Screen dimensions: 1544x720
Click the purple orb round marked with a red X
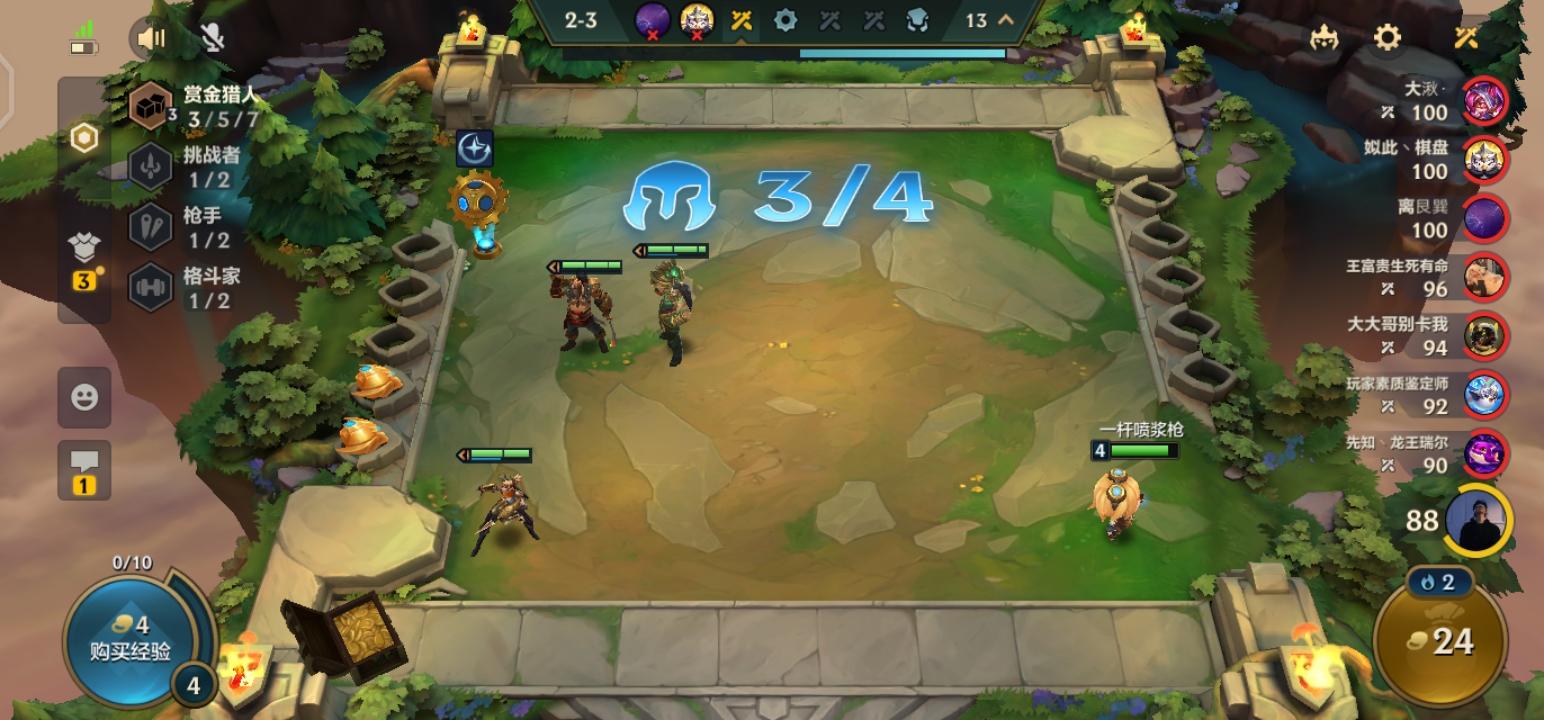click(x=655, y=18)
